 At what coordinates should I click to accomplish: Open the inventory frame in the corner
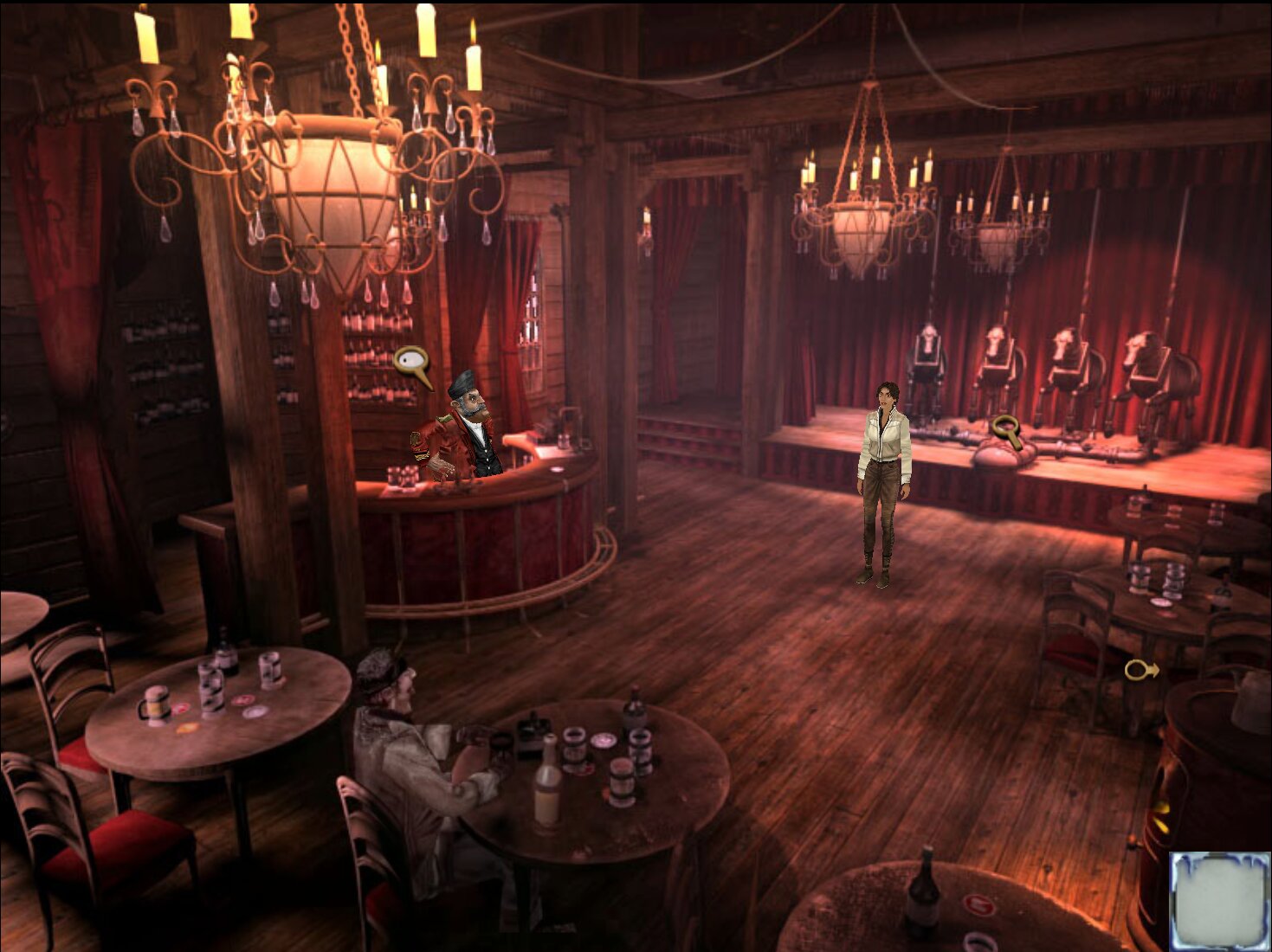(1219, 900)
